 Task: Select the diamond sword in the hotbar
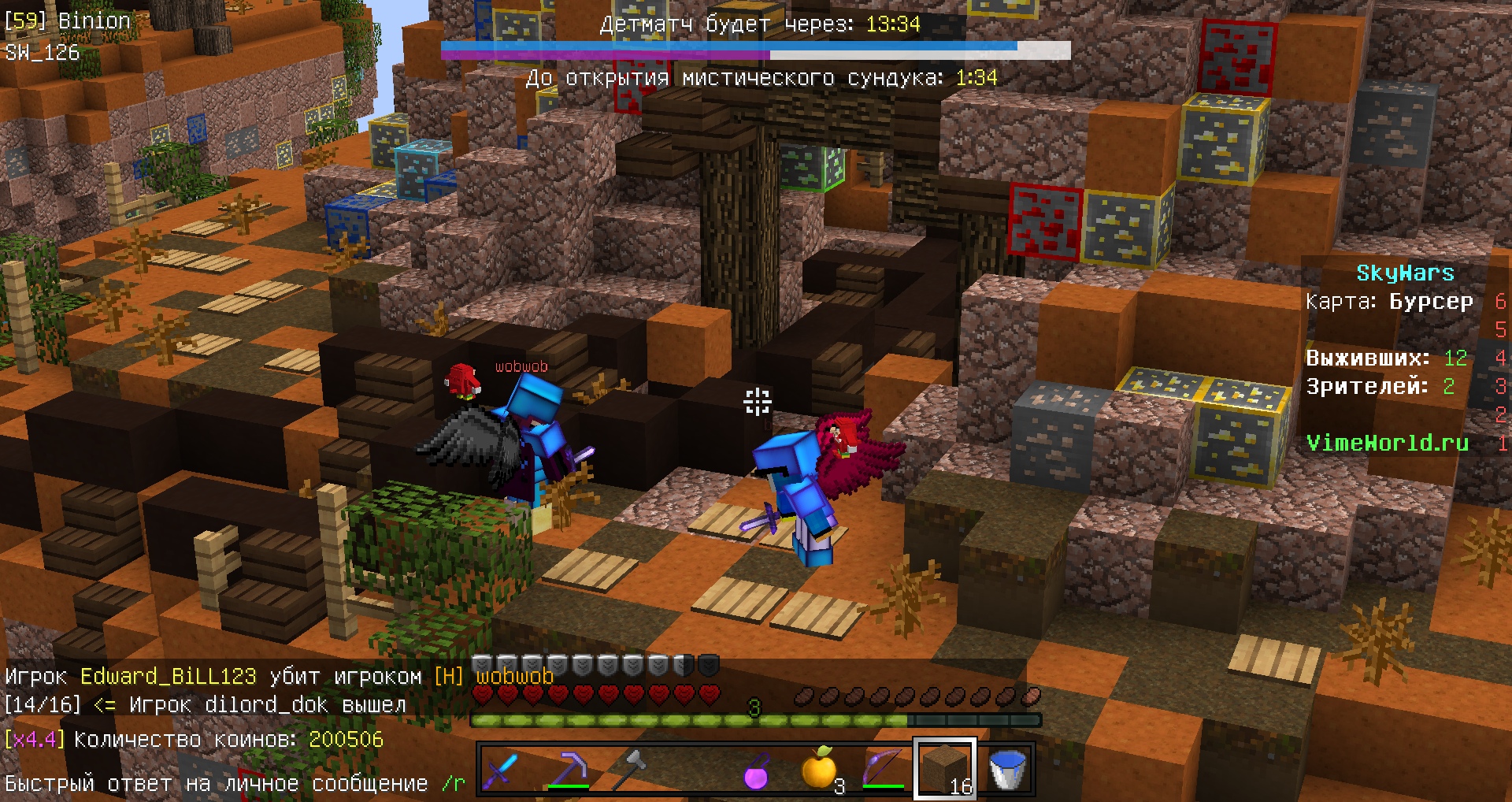(x=502, y=768)
